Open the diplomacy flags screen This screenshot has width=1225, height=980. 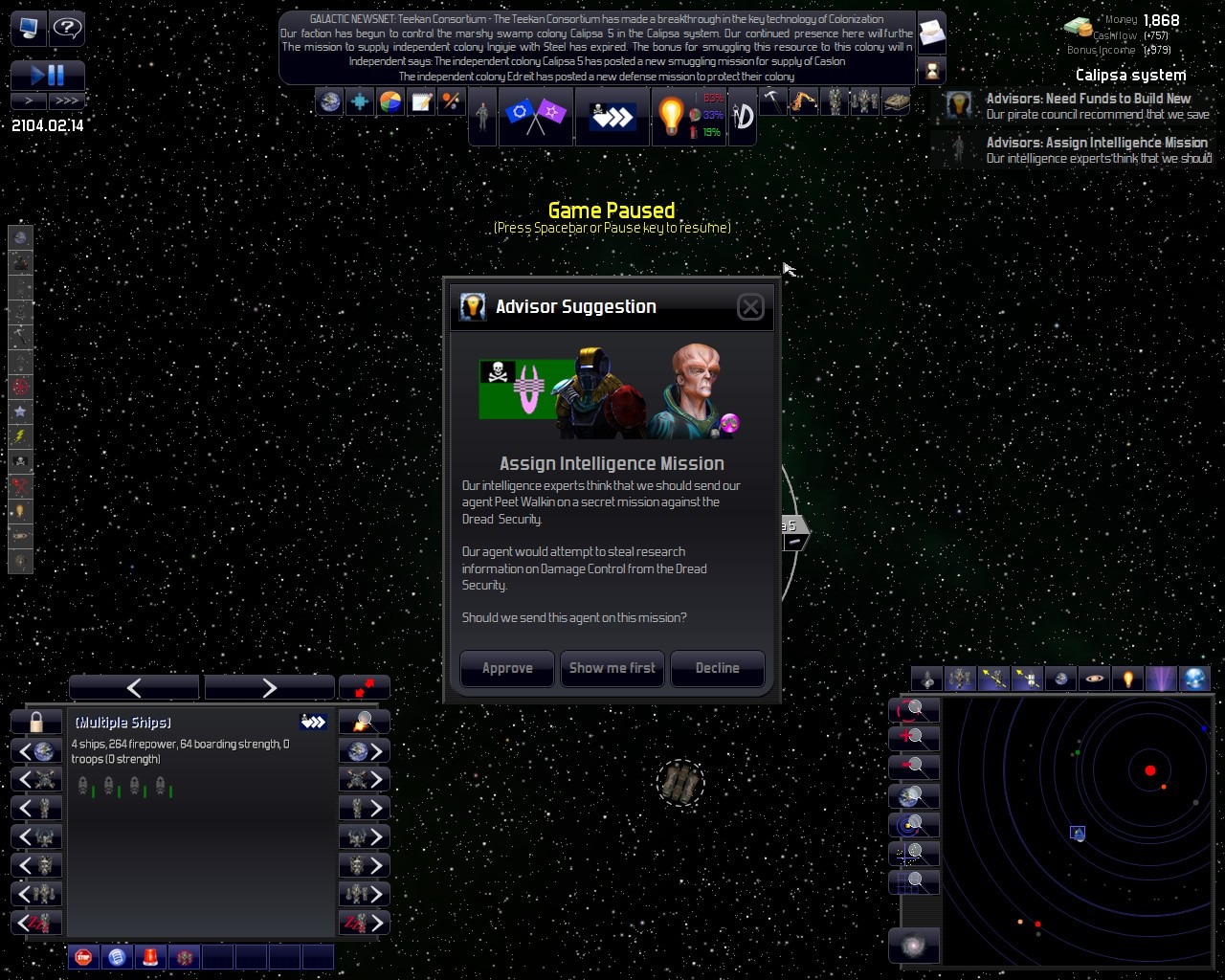535,117
